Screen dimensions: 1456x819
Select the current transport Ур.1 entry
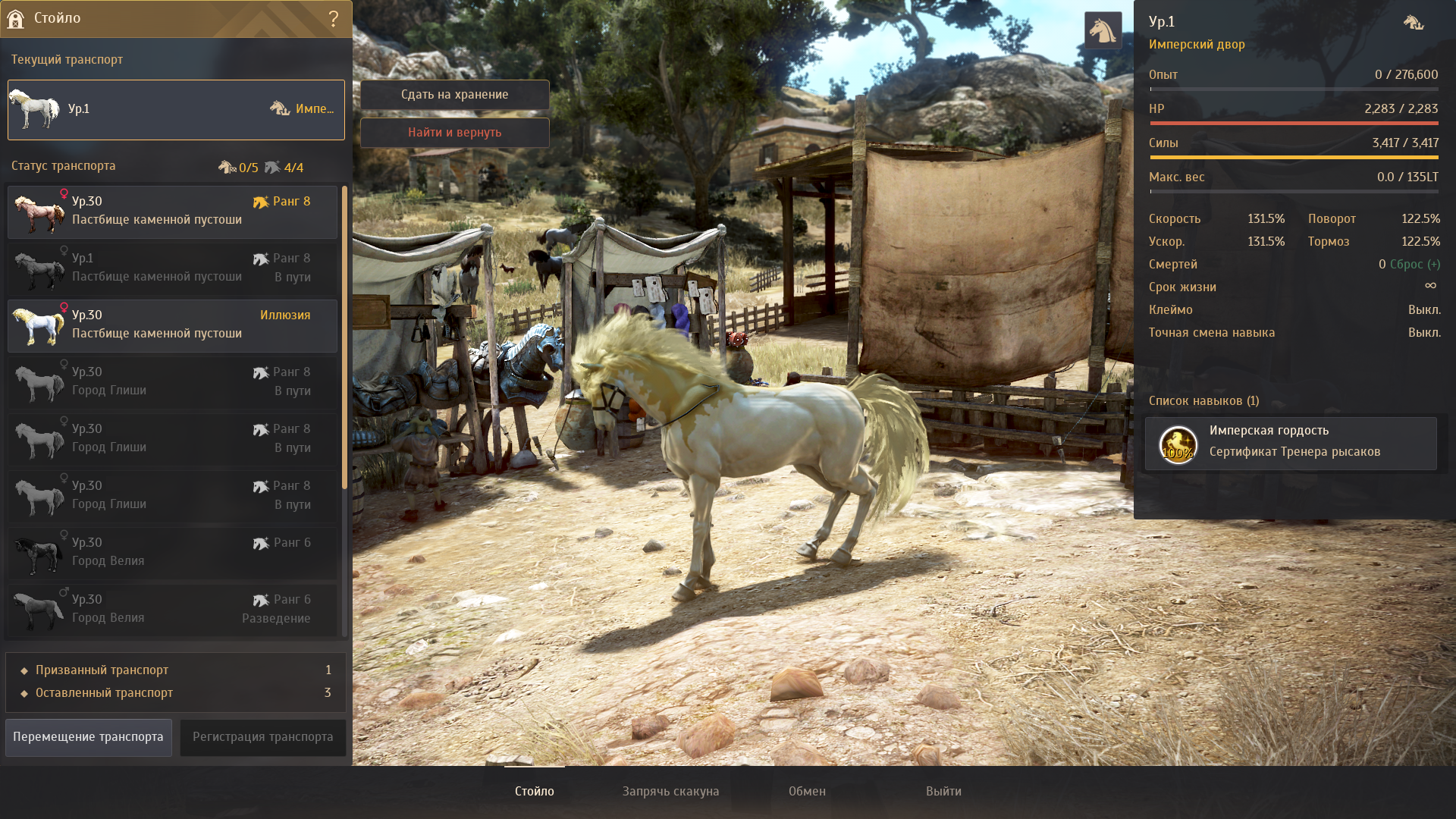pos(176,110)
